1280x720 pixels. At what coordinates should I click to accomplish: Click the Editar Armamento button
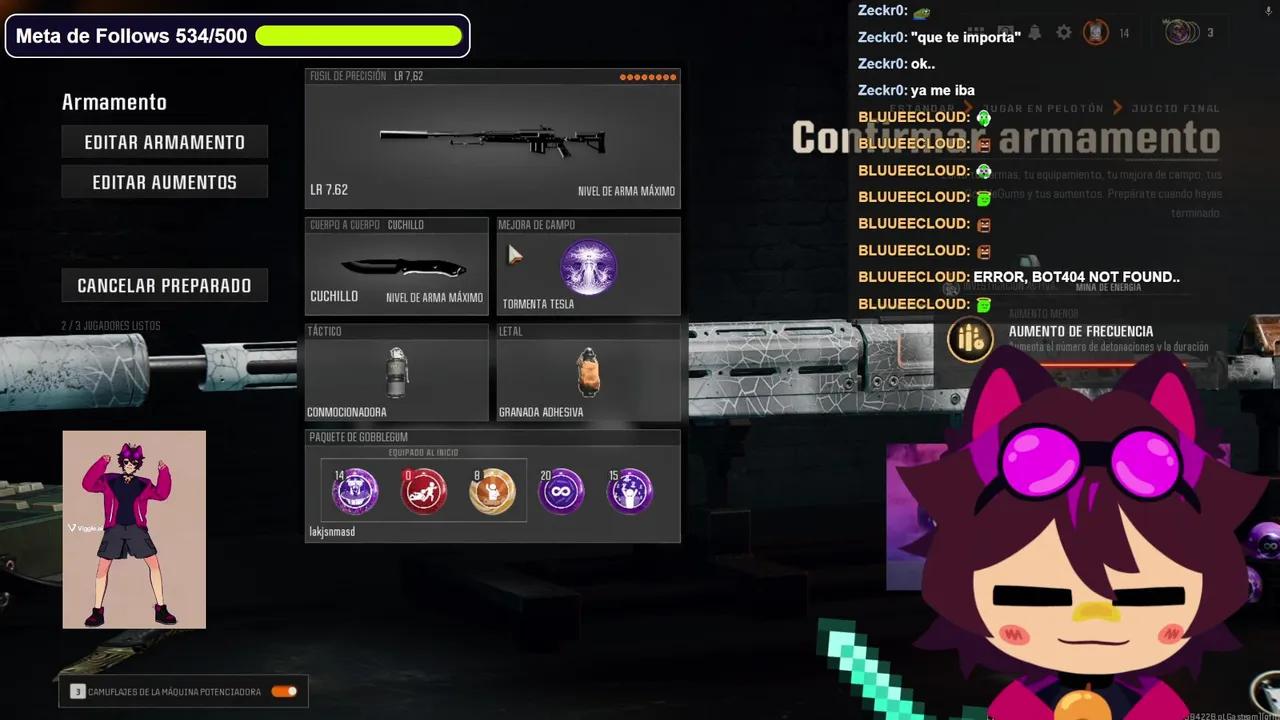coord(164,142)
